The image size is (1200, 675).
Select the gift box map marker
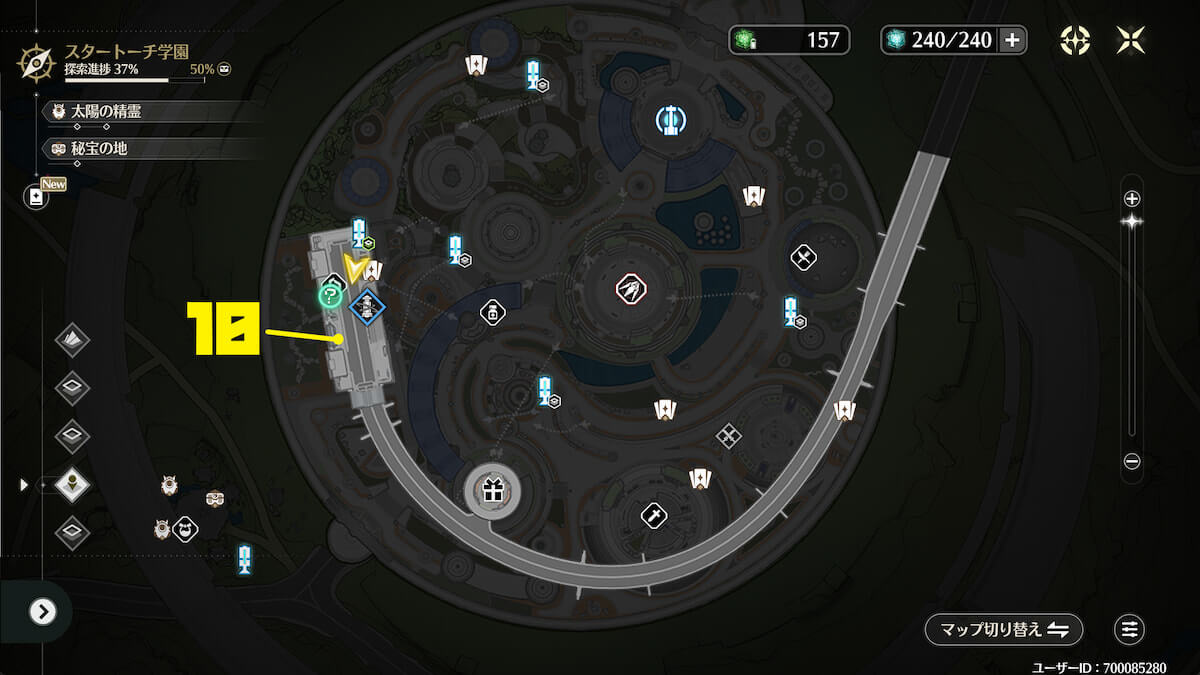(x=491, y=490)
